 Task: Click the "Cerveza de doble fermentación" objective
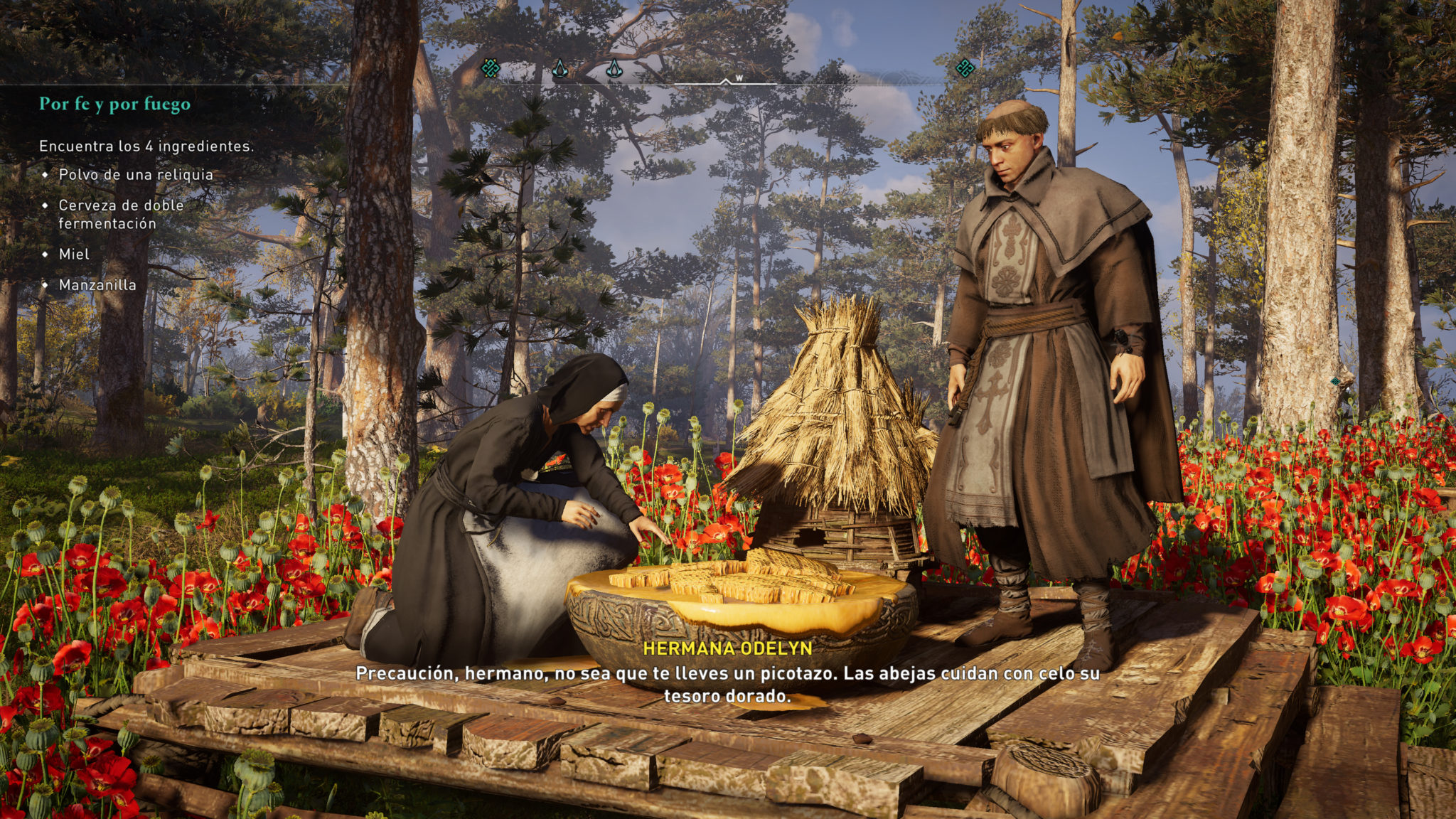[121, 214]
